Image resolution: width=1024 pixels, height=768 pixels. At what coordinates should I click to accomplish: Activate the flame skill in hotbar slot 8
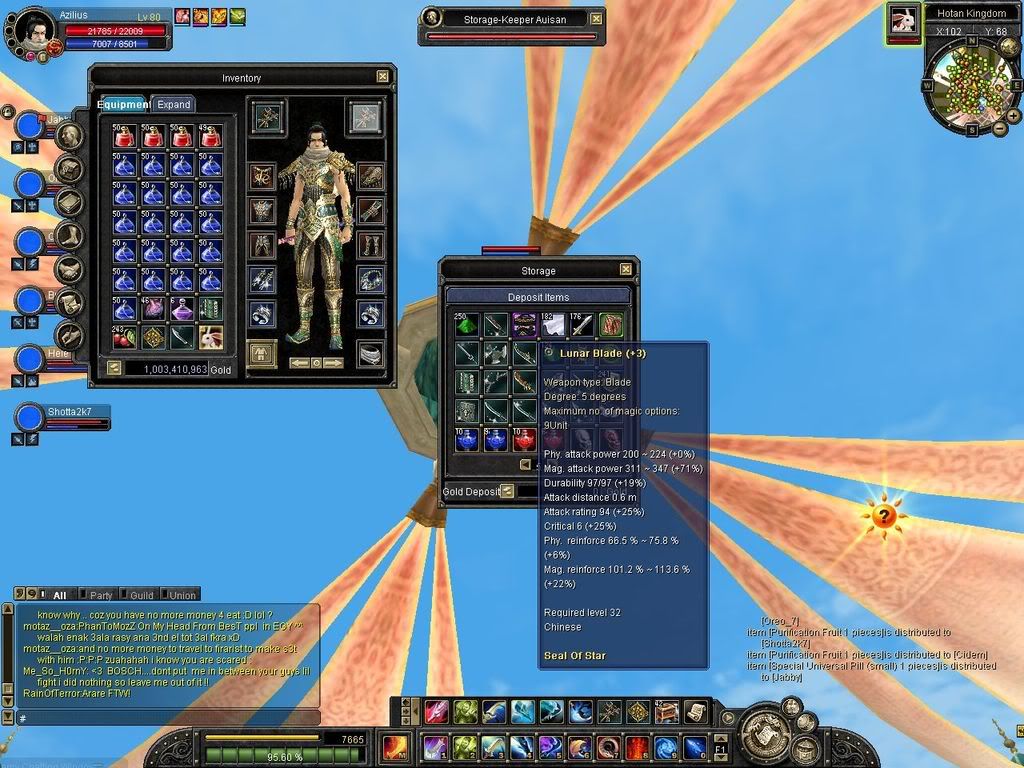[637, 748]
